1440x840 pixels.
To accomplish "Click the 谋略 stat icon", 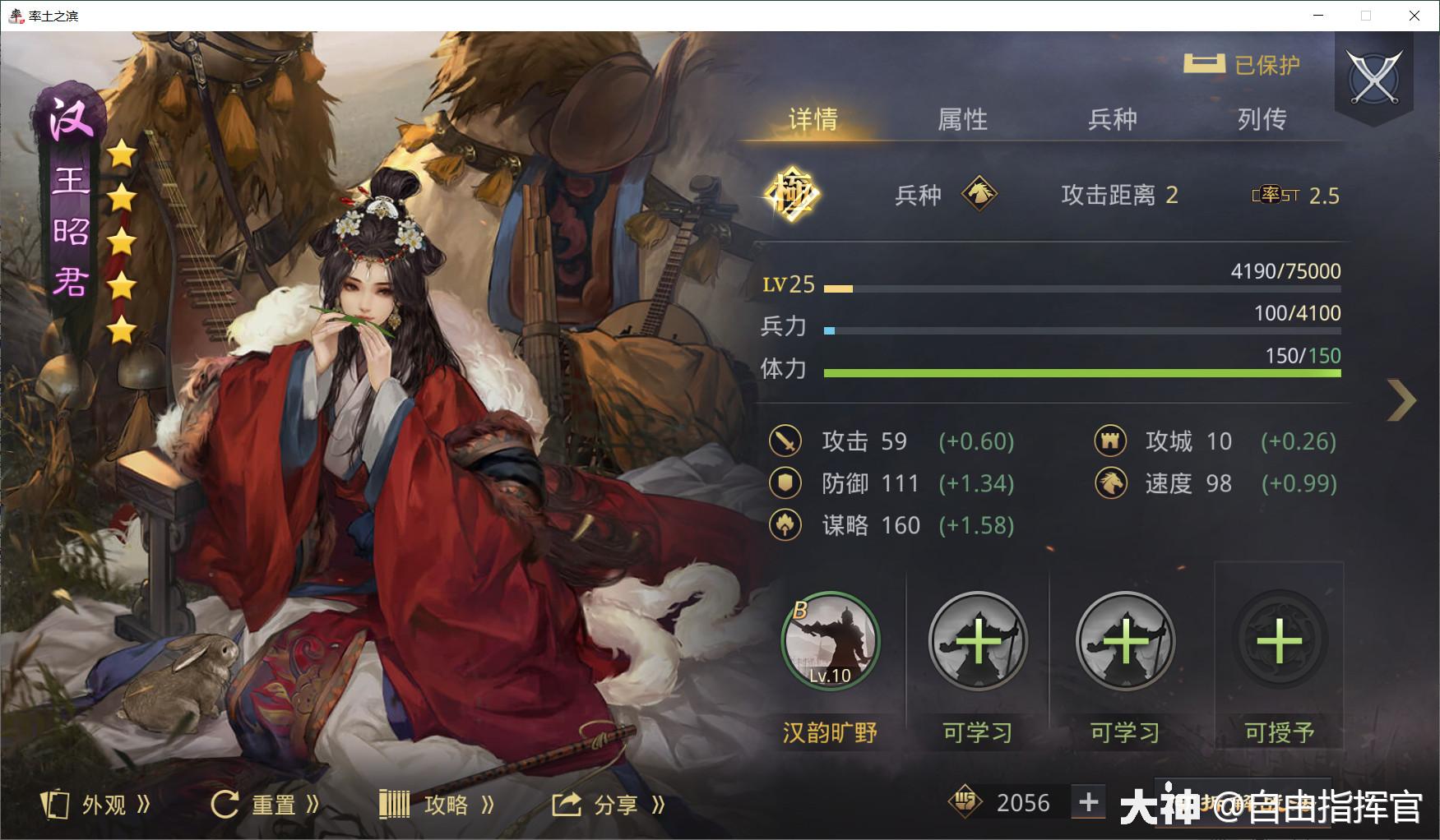I will point(785,525).
